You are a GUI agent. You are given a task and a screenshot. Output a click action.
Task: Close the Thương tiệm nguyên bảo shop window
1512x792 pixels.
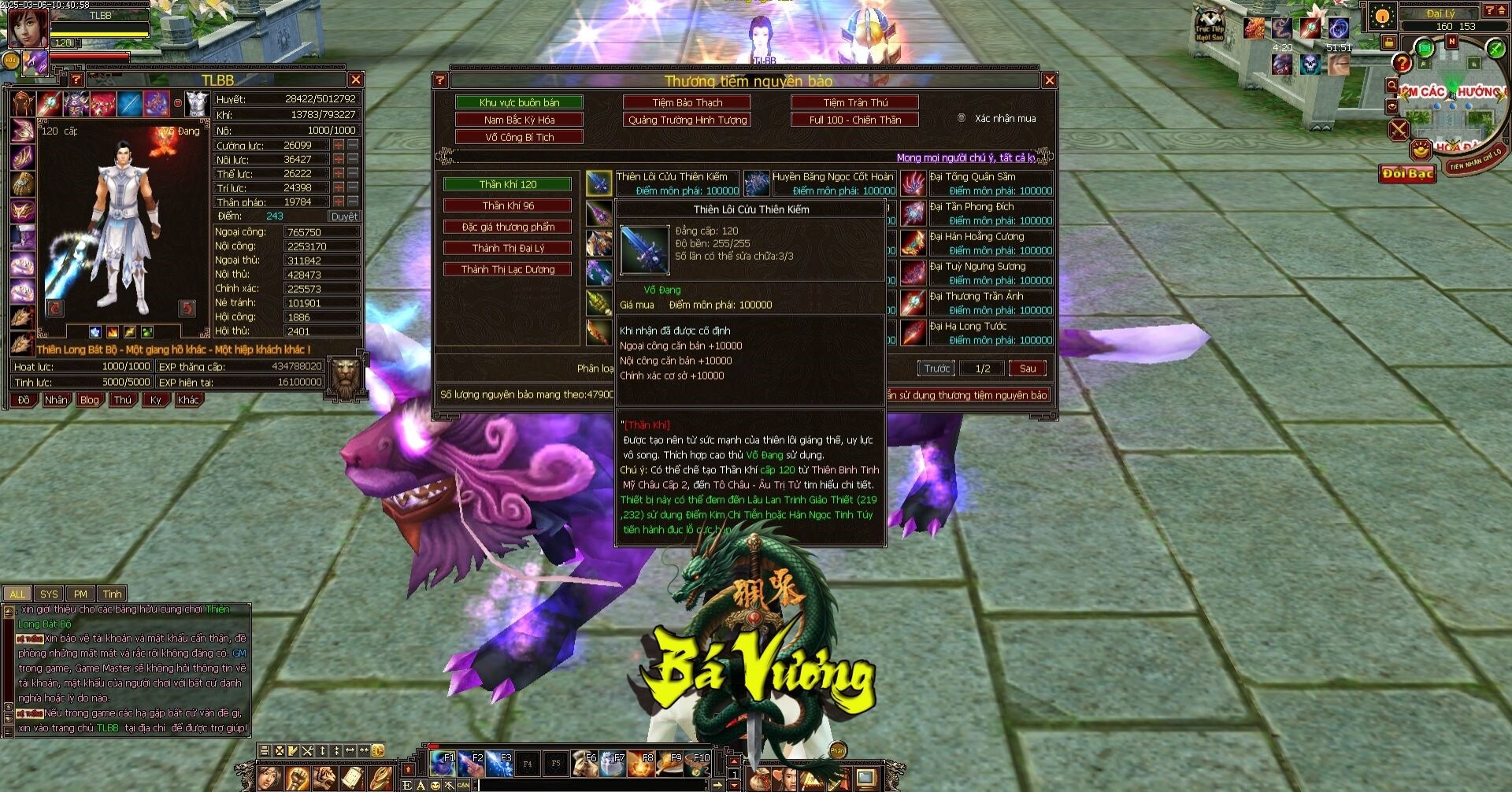click(x=1049, y=80)
